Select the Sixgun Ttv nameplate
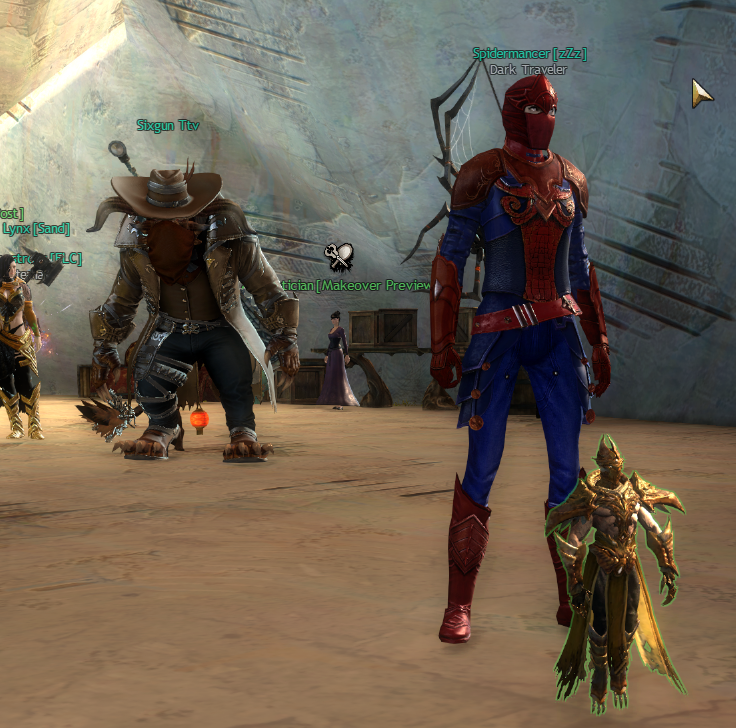This screenshot has height=728, width=736. click(168, 126)
